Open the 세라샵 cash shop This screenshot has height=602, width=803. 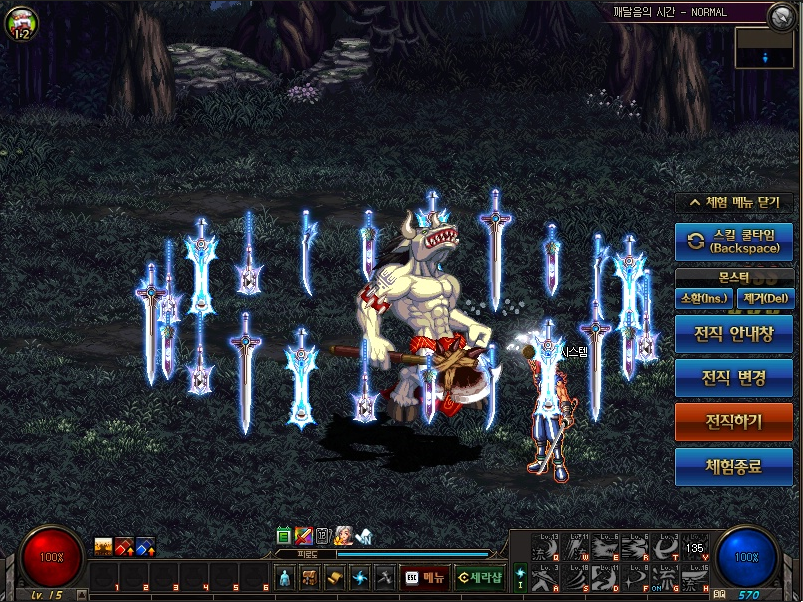pos(479,577)
